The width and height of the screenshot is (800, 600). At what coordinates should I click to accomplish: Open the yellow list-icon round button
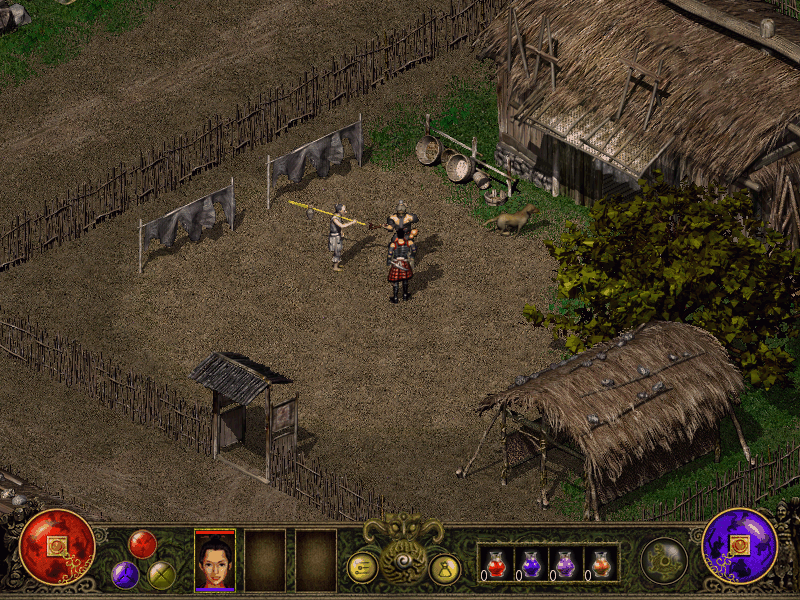(362, 567)
